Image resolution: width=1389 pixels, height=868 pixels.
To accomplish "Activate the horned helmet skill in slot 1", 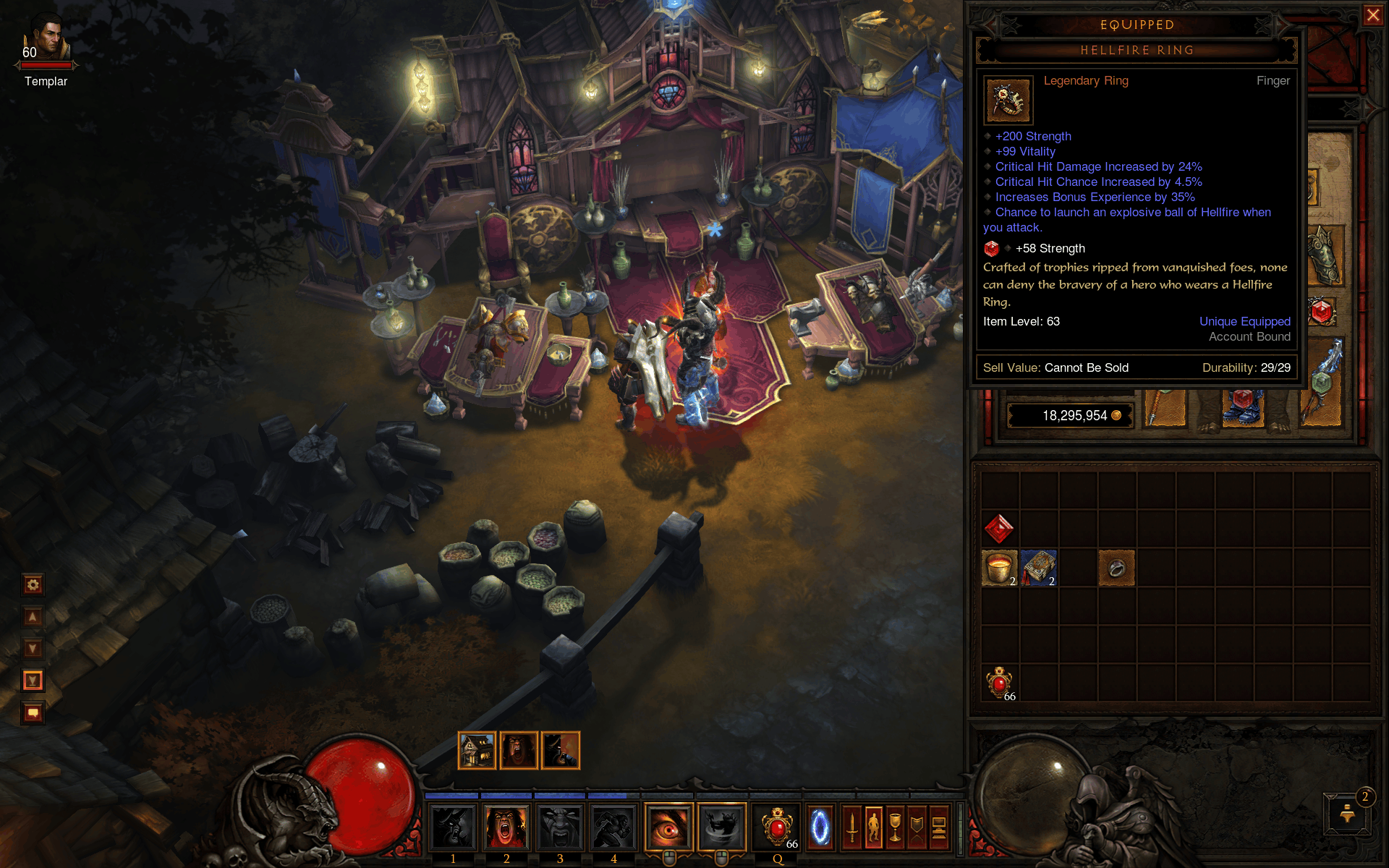I will (453, 826).
